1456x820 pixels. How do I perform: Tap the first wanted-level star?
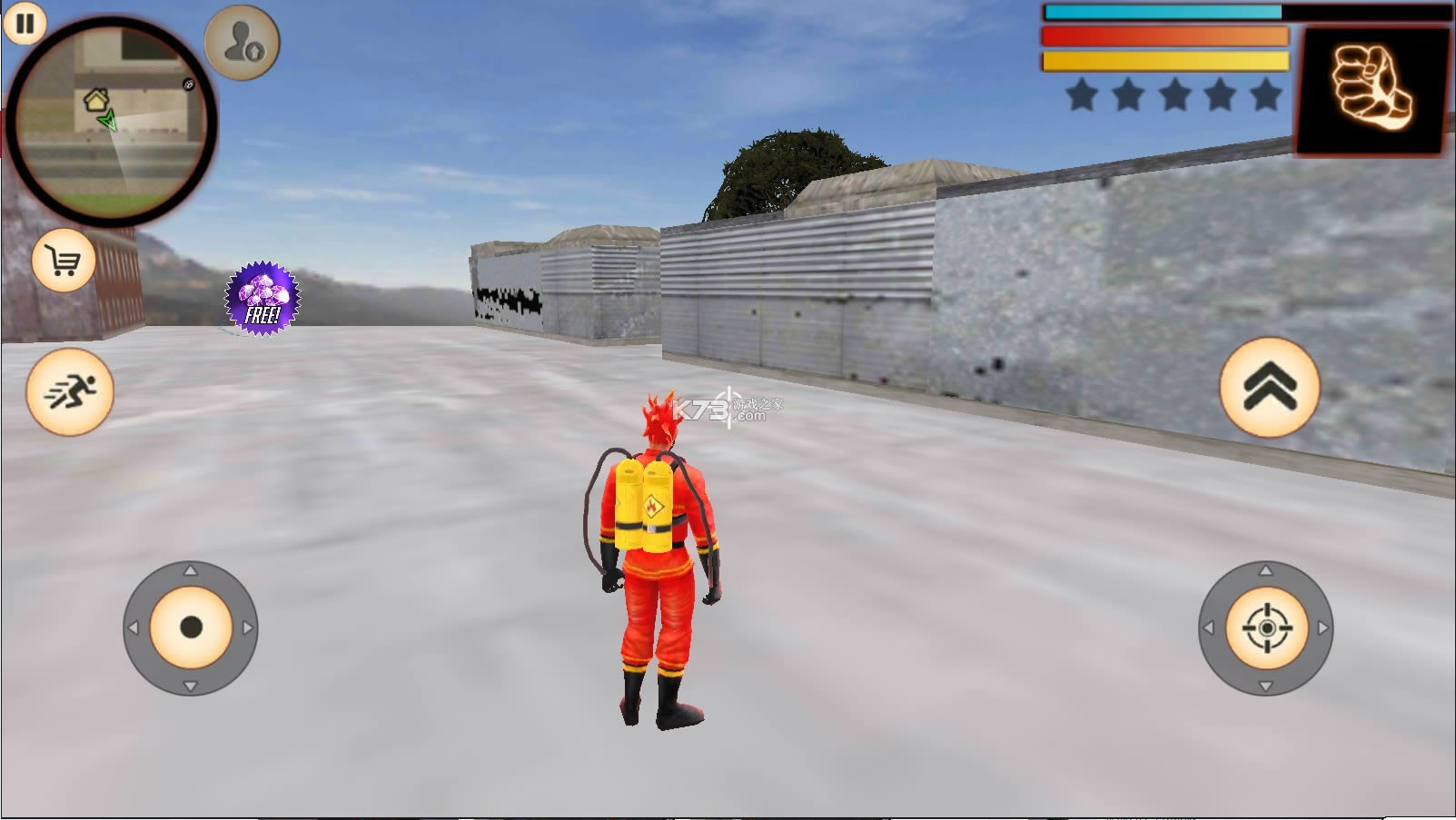(x=1080, y=94)
